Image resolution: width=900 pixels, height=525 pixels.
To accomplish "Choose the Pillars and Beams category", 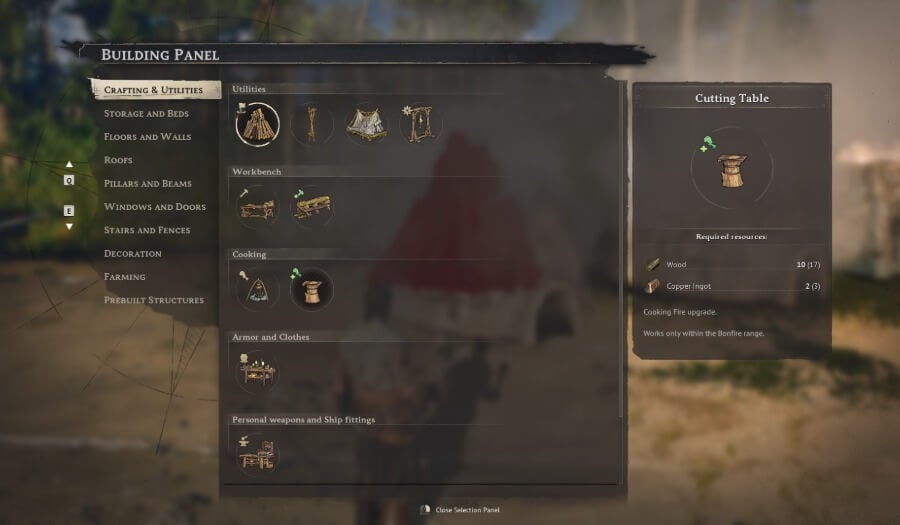I will click(x=147, y=184).
